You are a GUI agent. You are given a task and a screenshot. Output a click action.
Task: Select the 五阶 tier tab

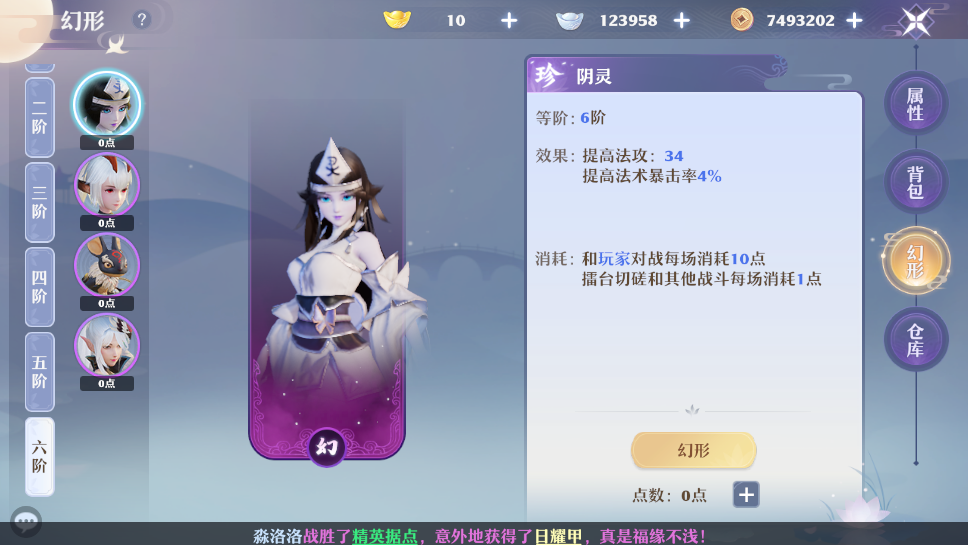point(39,372)
